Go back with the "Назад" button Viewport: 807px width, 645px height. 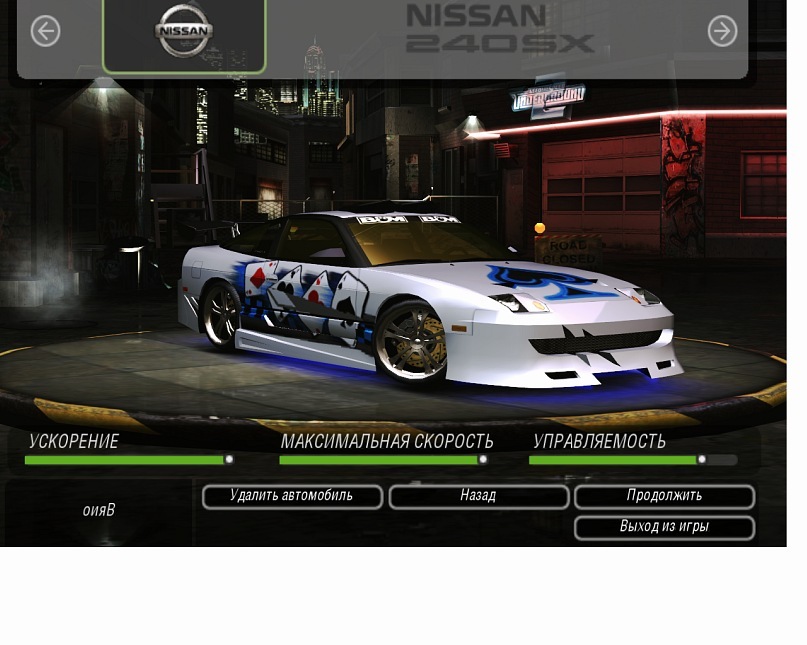click(478, 496)
